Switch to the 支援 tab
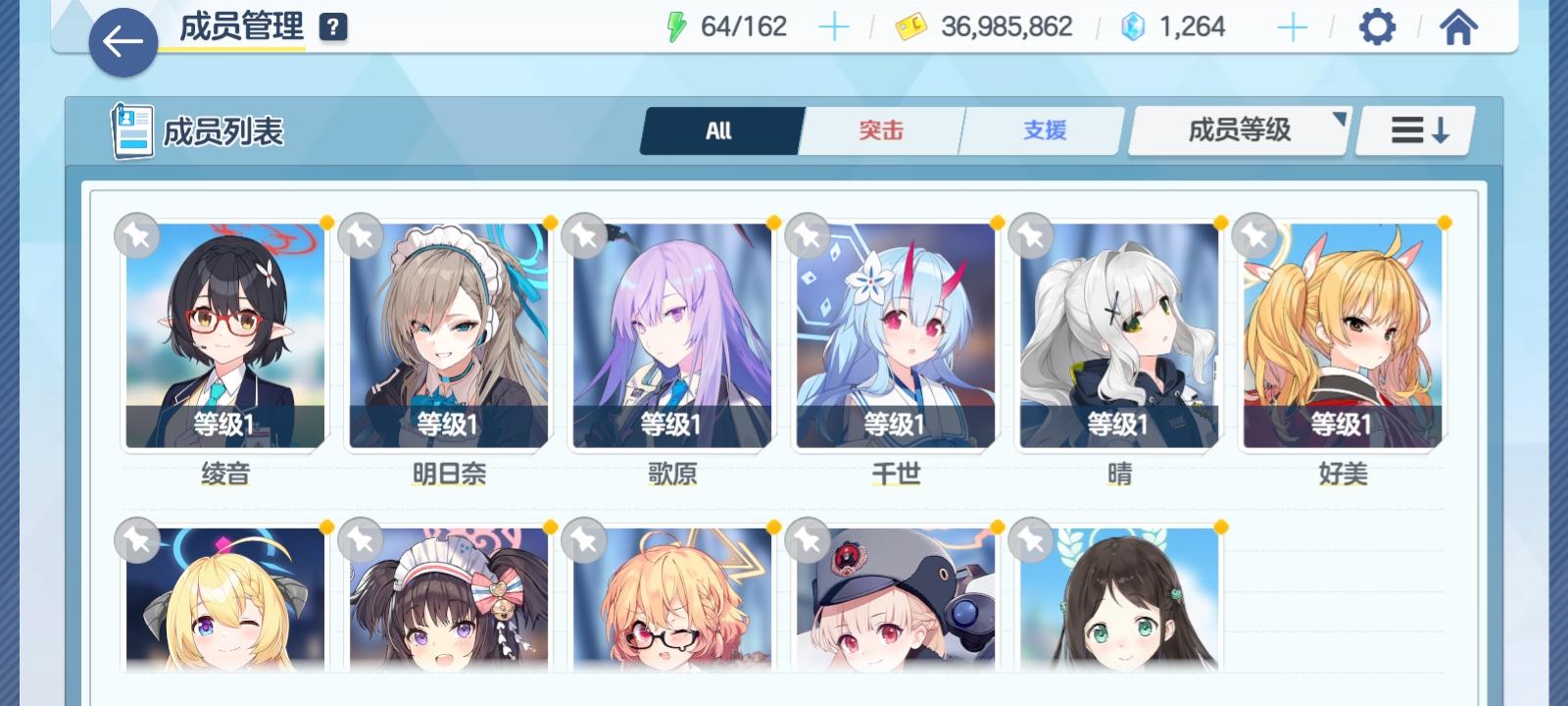This screenshot has height=706, width=1568. coord(1041,129)
